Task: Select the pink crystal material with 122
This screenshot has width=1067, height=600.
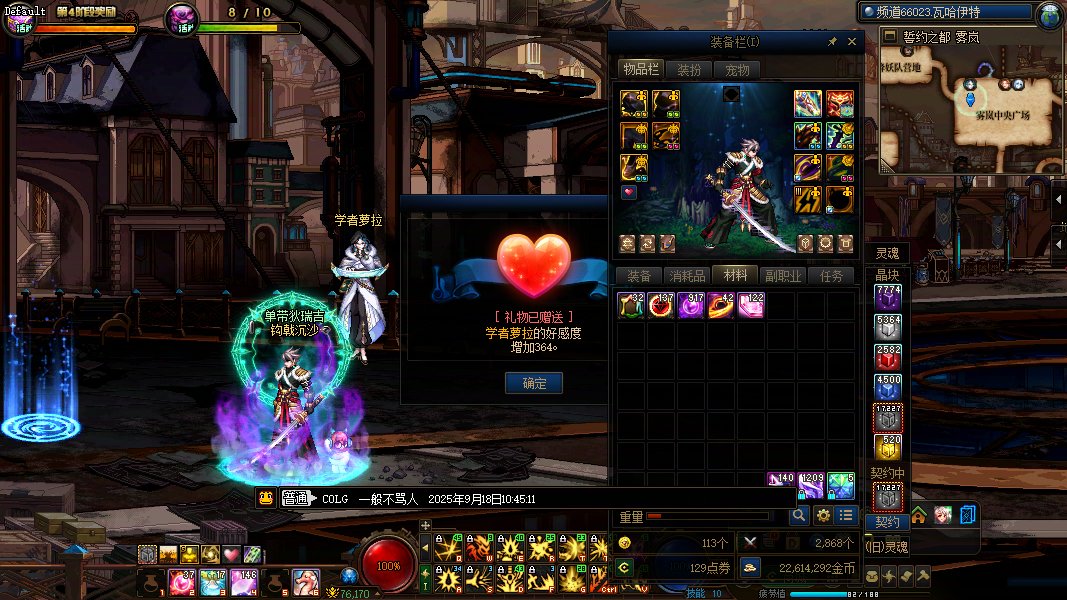Action: pos(751,306)
